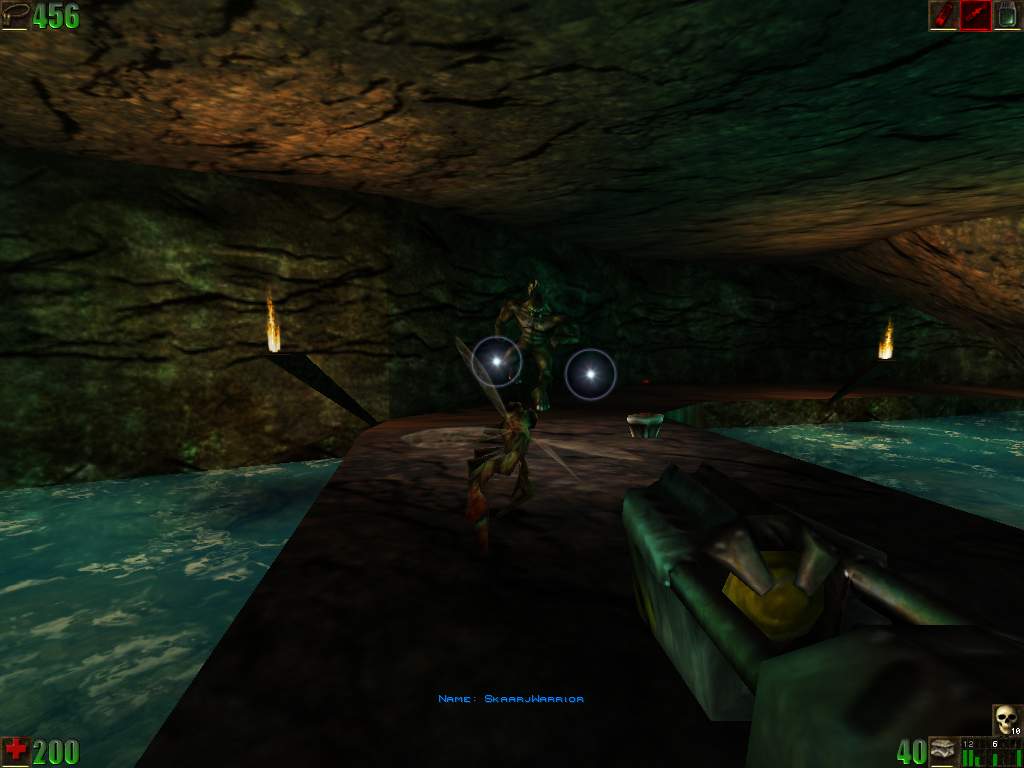The image size is (1024, 768).
Task: Select the red flare inventory item
Action: coord(943,15)
